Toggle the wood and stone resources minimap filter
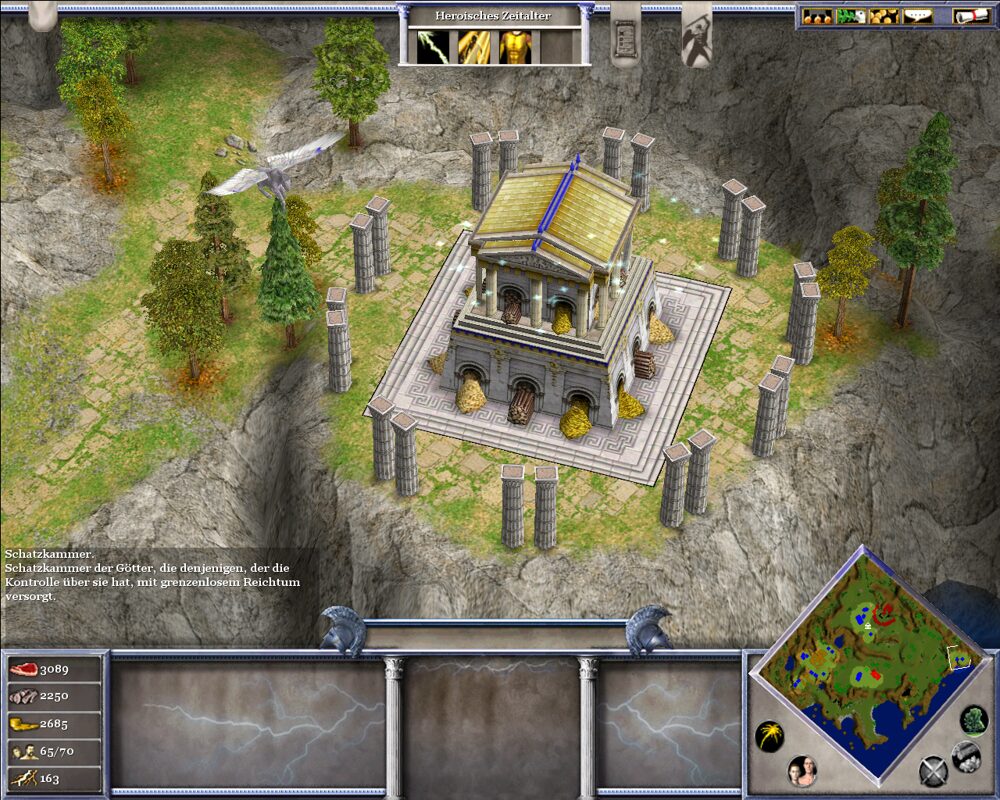This screenshot has width=1000, height=800. [x=965, y=755]
